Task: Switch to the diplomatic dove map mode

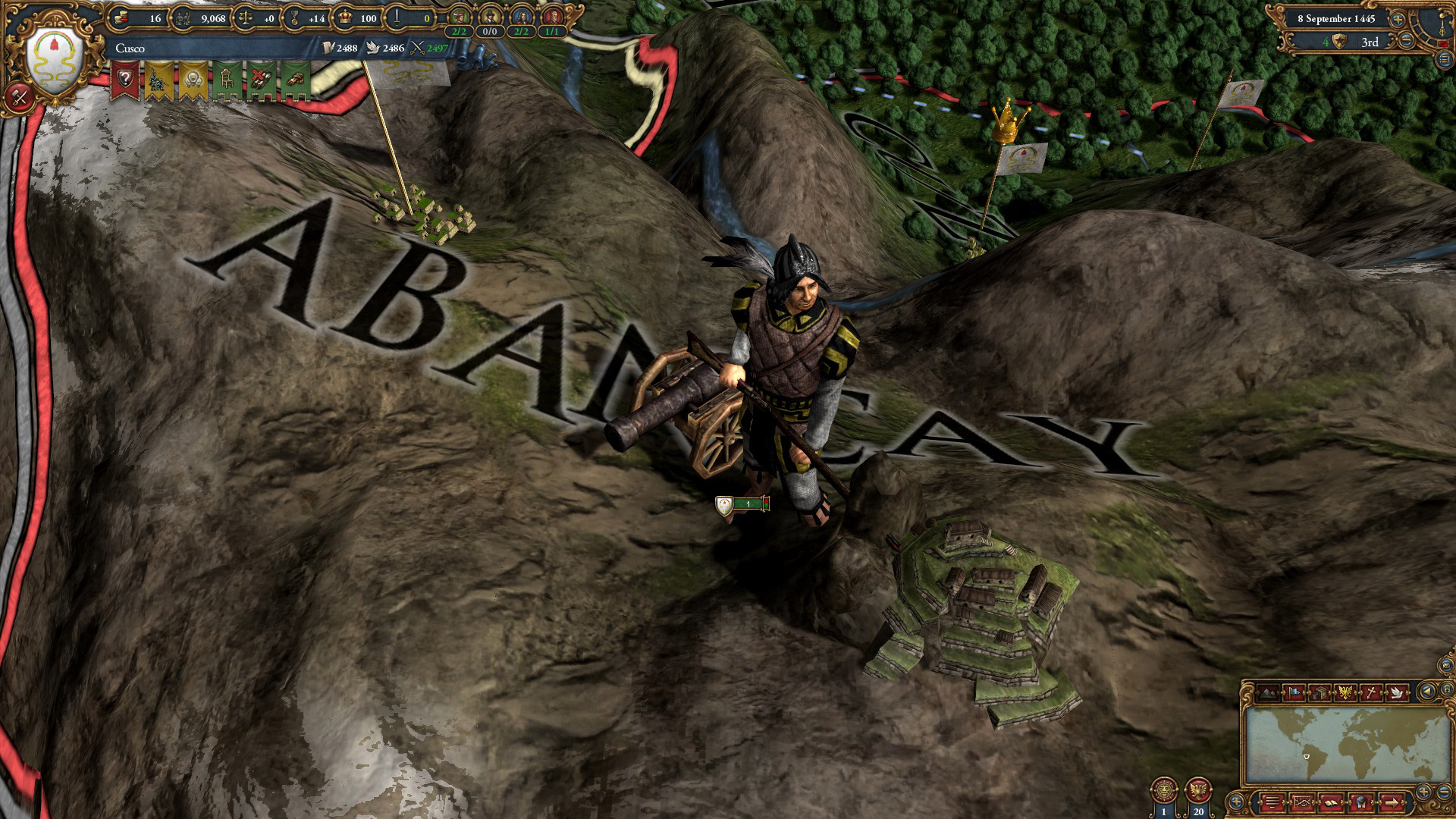Action: pyautogui.click(x=1397, y=692)
